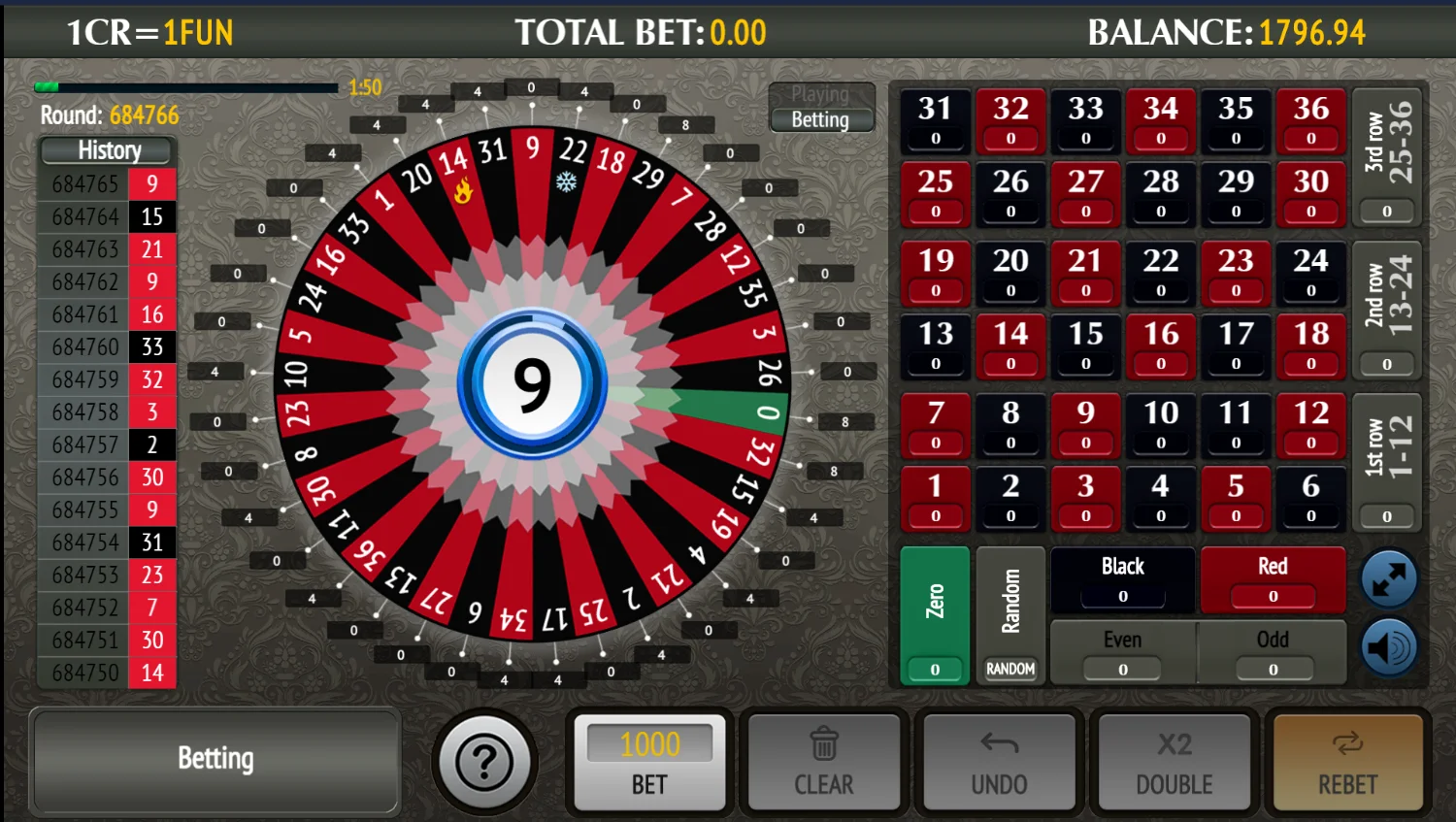Select the History panel header
Screen dimensions: 1456x822
pyautogui.click(x=107, y=150)
